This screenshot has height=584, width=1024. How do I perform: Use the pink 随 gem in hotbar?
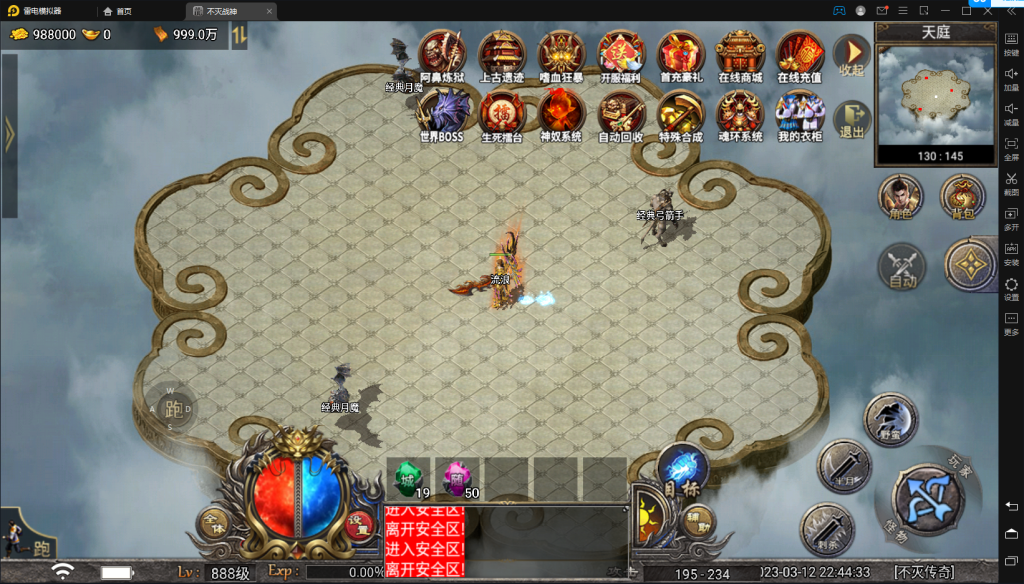pyautogui.click(x=457, y=478)
